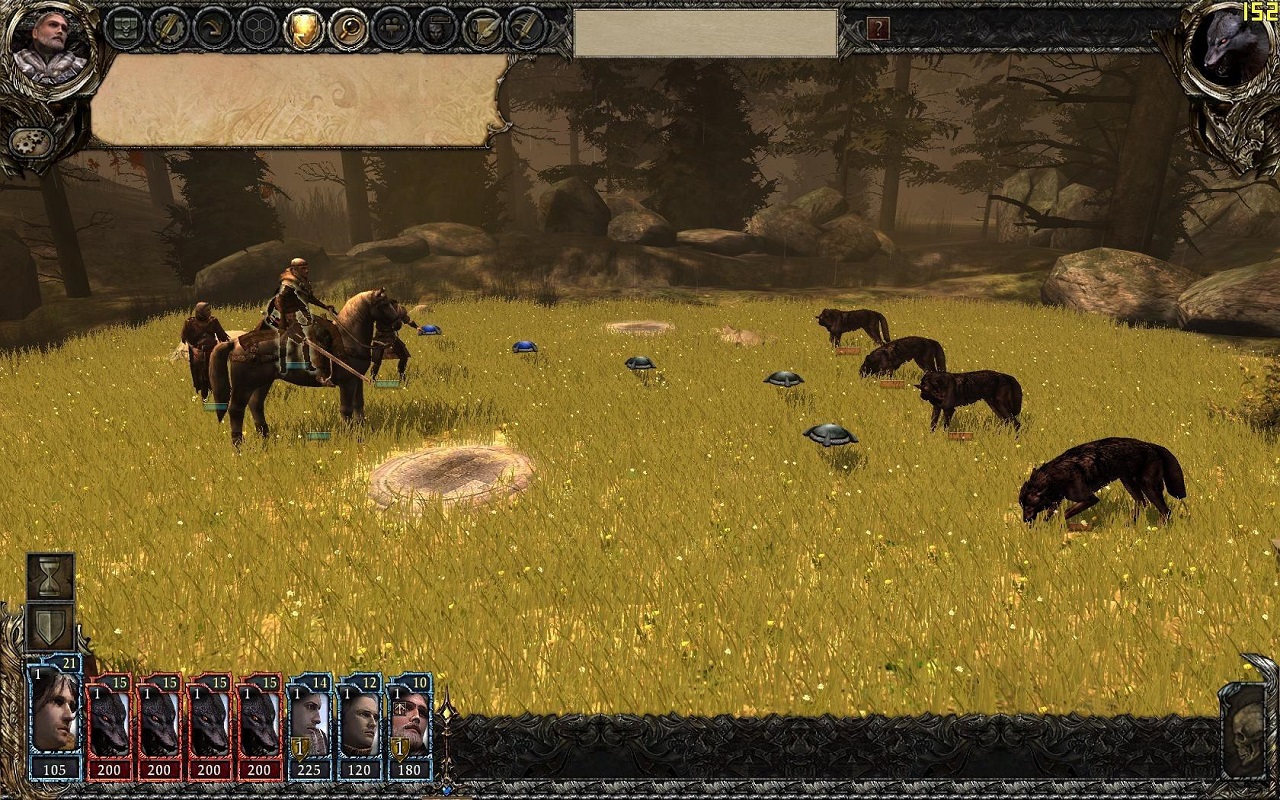
Task: Open the red question mark help button
Action: tap(878, 28)
